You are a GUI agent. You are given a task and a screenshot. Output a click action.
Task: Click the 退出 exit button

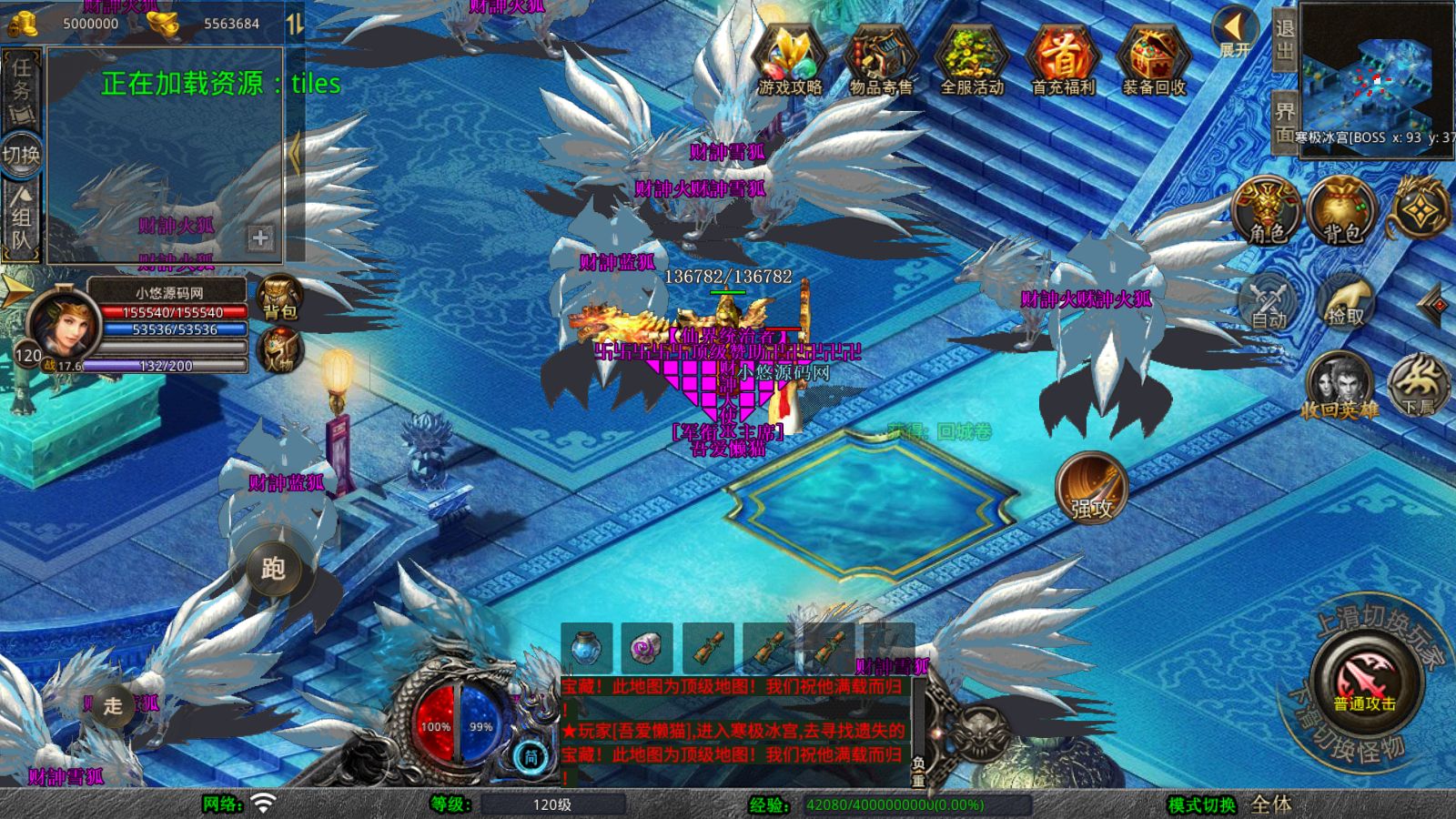1284,39
